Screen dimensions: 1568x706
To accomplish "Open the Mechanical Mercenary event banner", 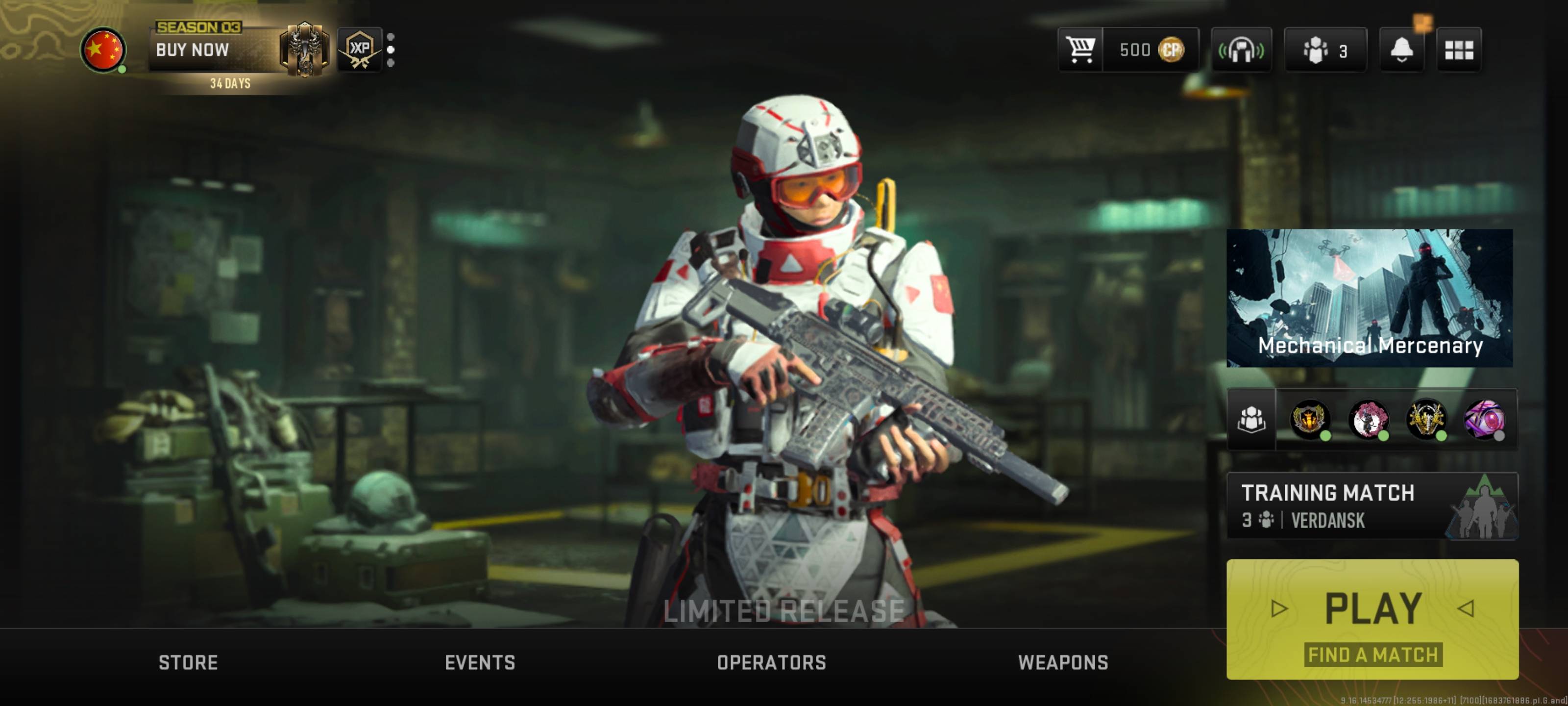I will coord(1369,298).
